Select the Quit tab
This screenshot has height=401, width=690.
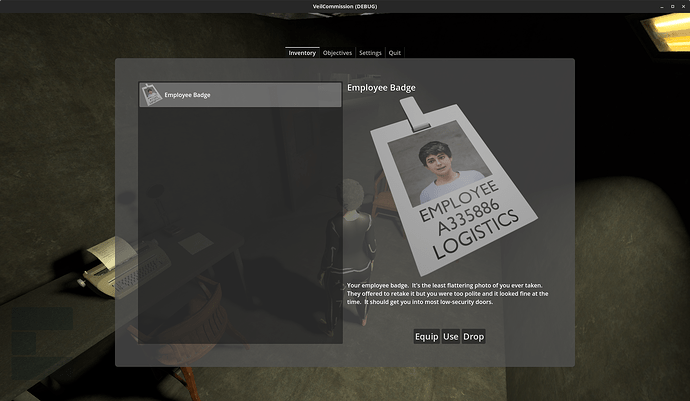395,53
